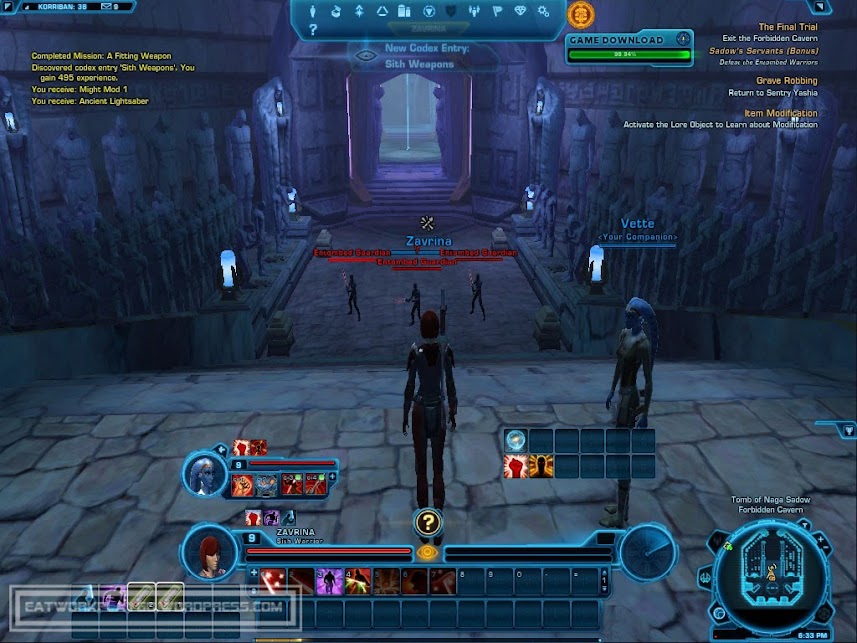Open the inventory icon in the top menu
The width and height of the screenshot is (857, 643).
(404, 12)
